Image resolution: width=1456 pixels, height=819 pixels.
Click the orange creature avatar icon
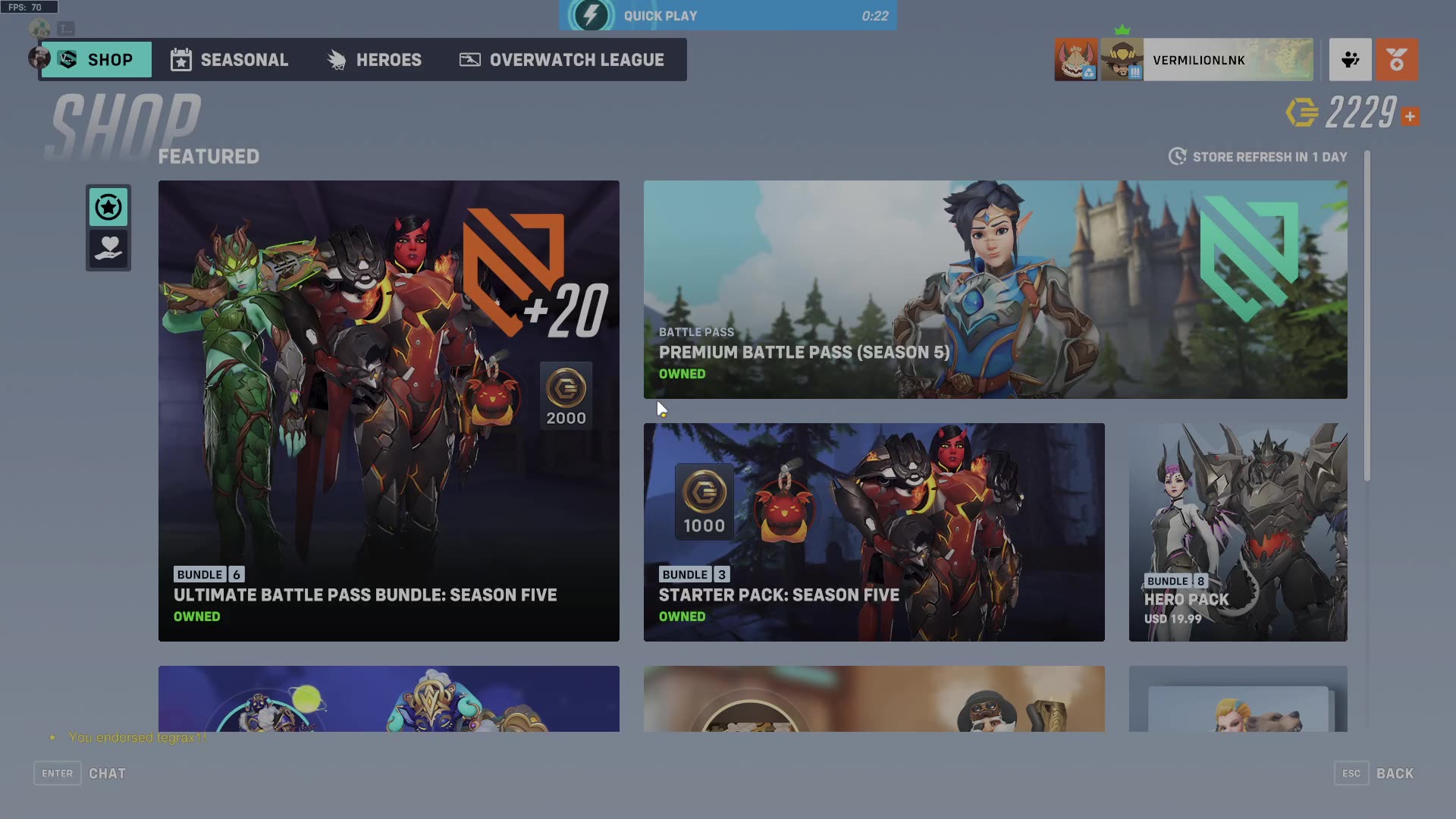pyautogui.click(x=1075, y=59)
